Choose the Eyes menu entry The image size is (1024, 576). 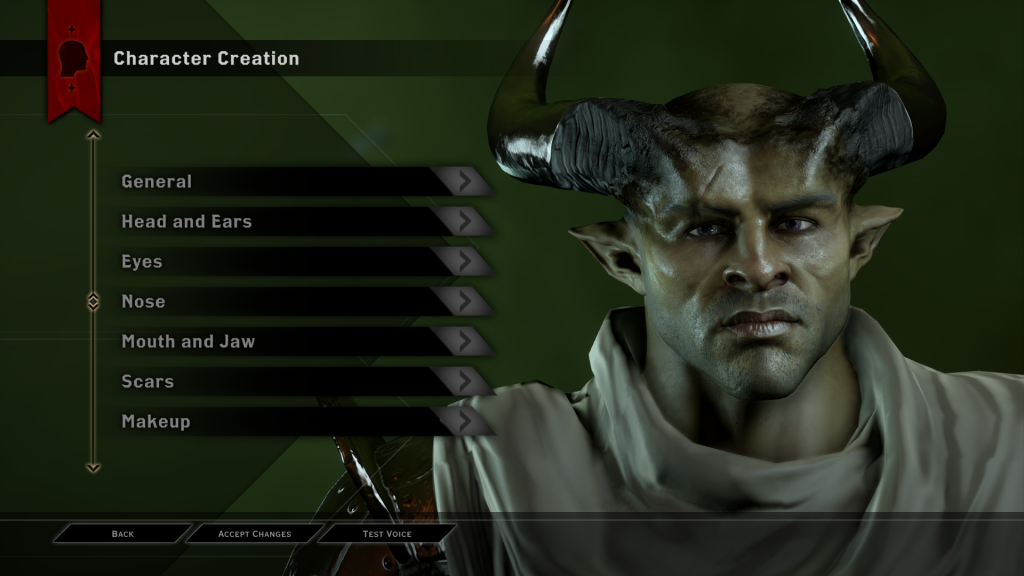tap(300, 262)
